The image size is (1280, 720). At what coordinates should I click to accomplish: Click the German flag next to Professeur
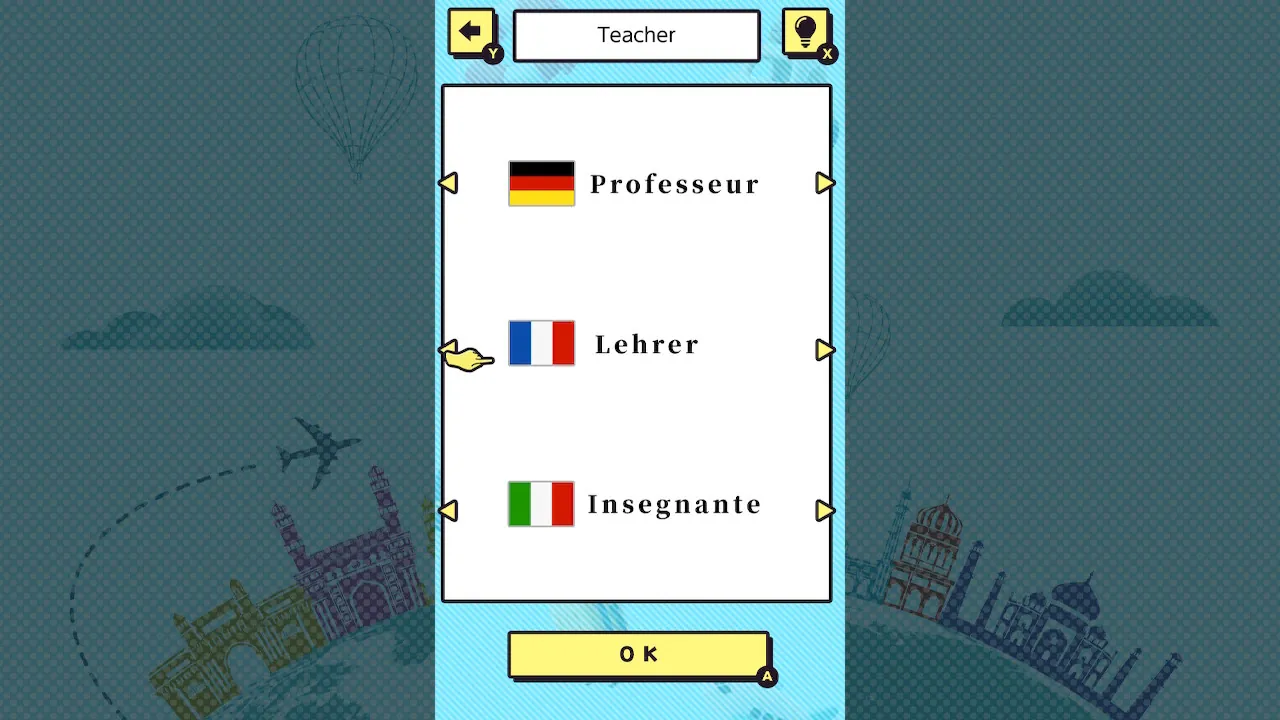pos(541,183)
